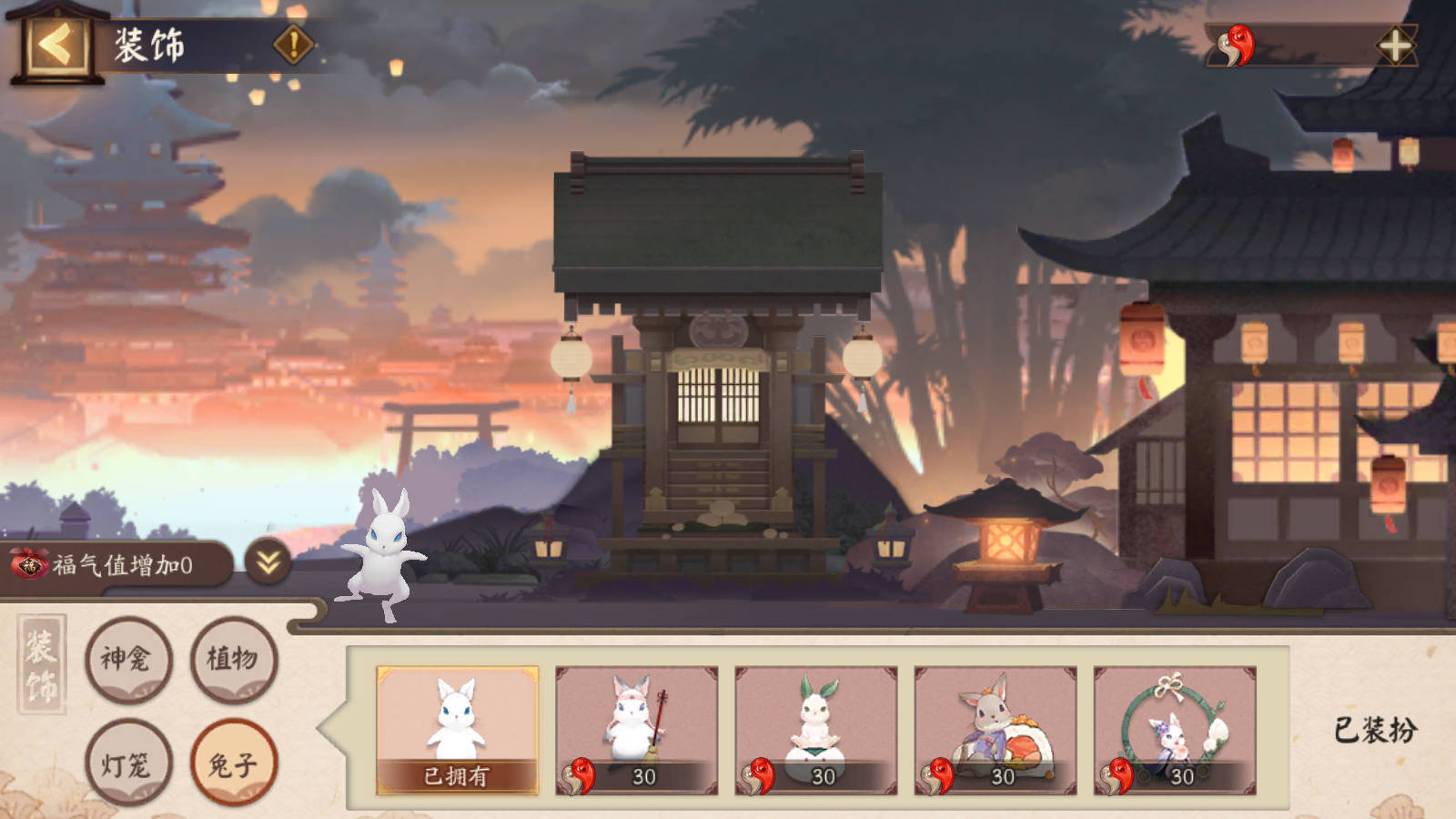
Task: Add currency with the plus button
Action: click(1395, 45)
